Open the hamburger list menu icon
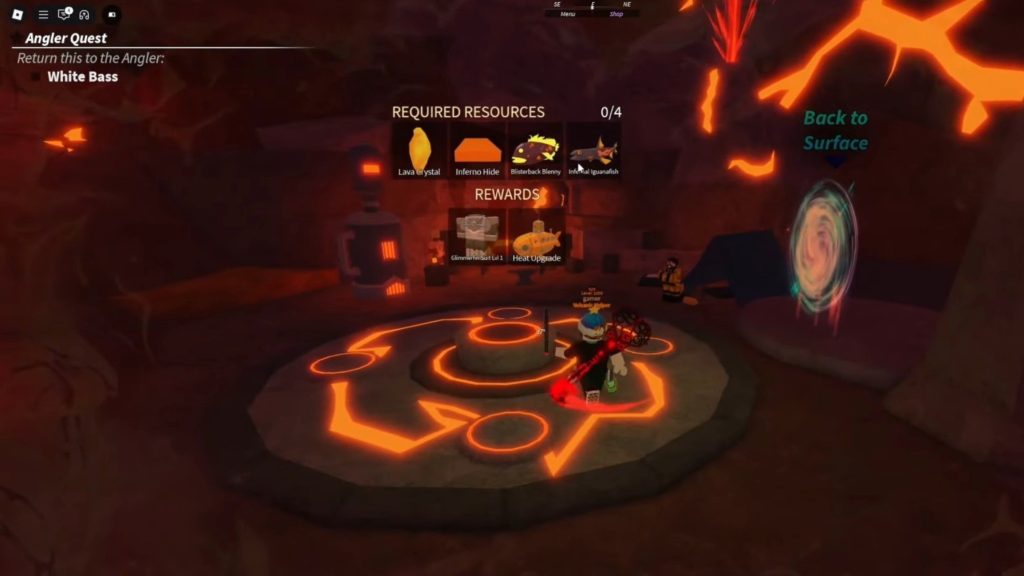The image size is (1024, 576). (x=43, y=15)
